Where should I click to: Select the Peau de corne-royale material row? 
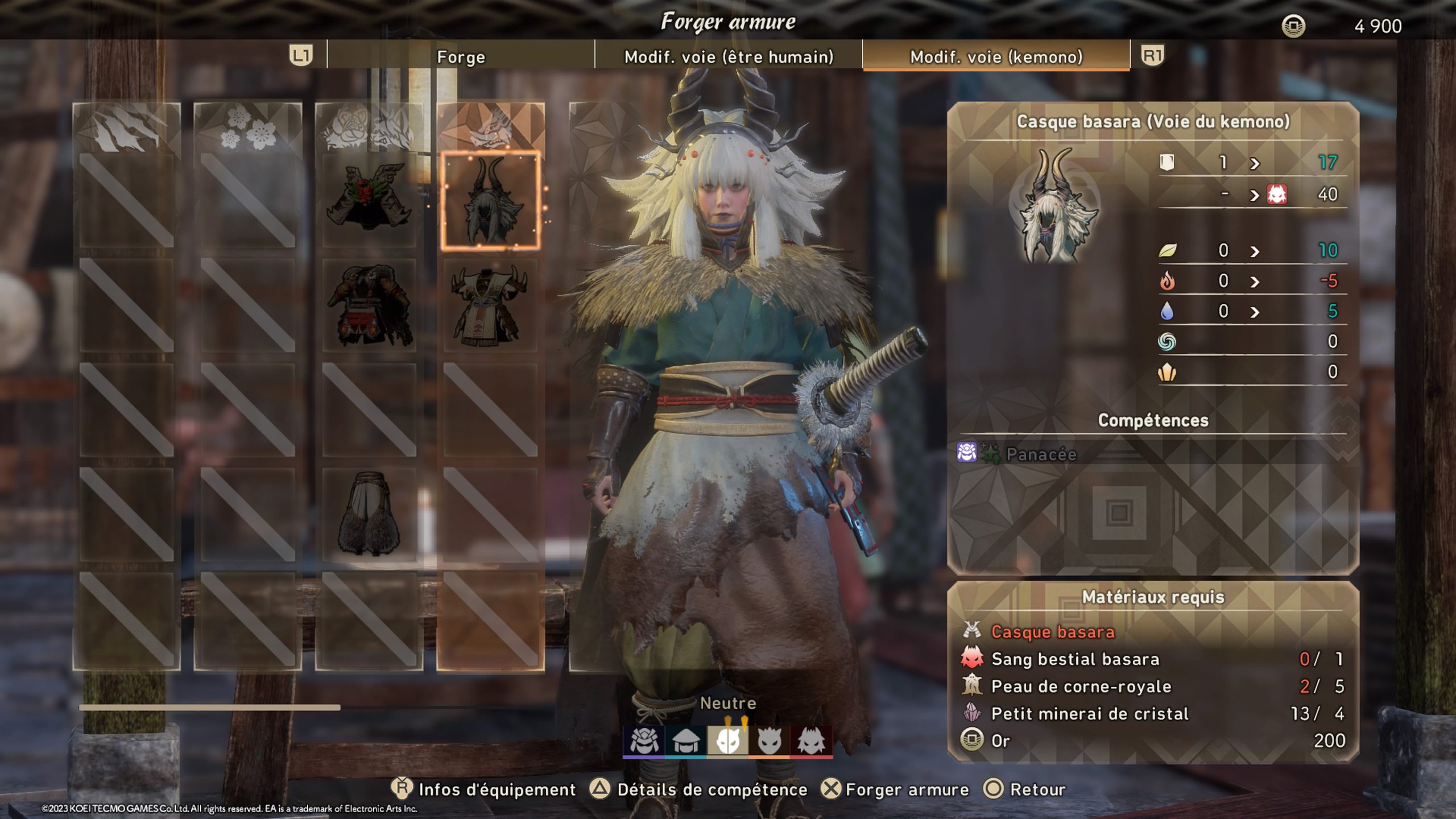point(1152,686)
